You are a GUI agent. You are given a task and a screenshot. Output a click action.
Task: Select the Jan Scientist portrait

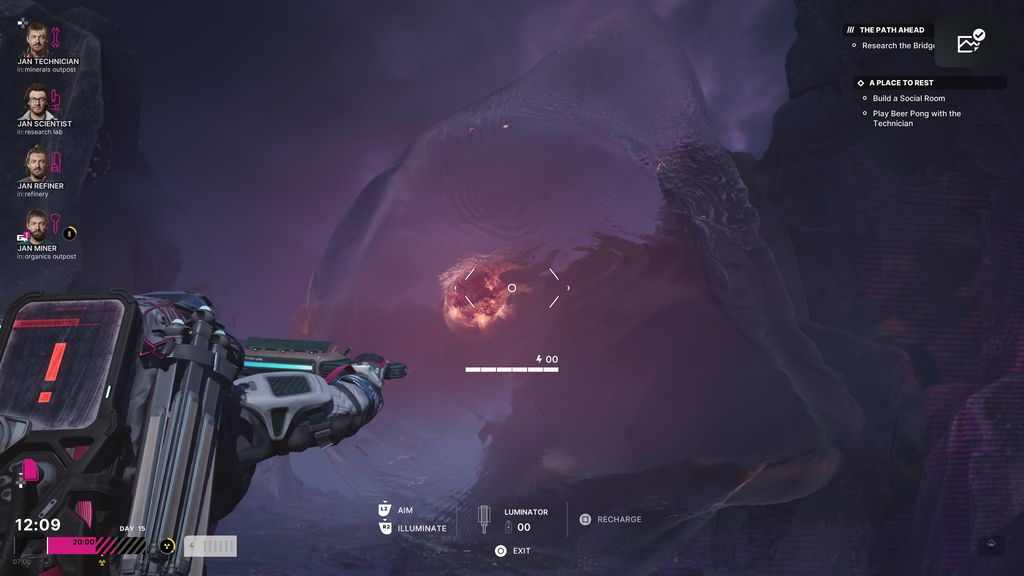click(x=37, y=102)
